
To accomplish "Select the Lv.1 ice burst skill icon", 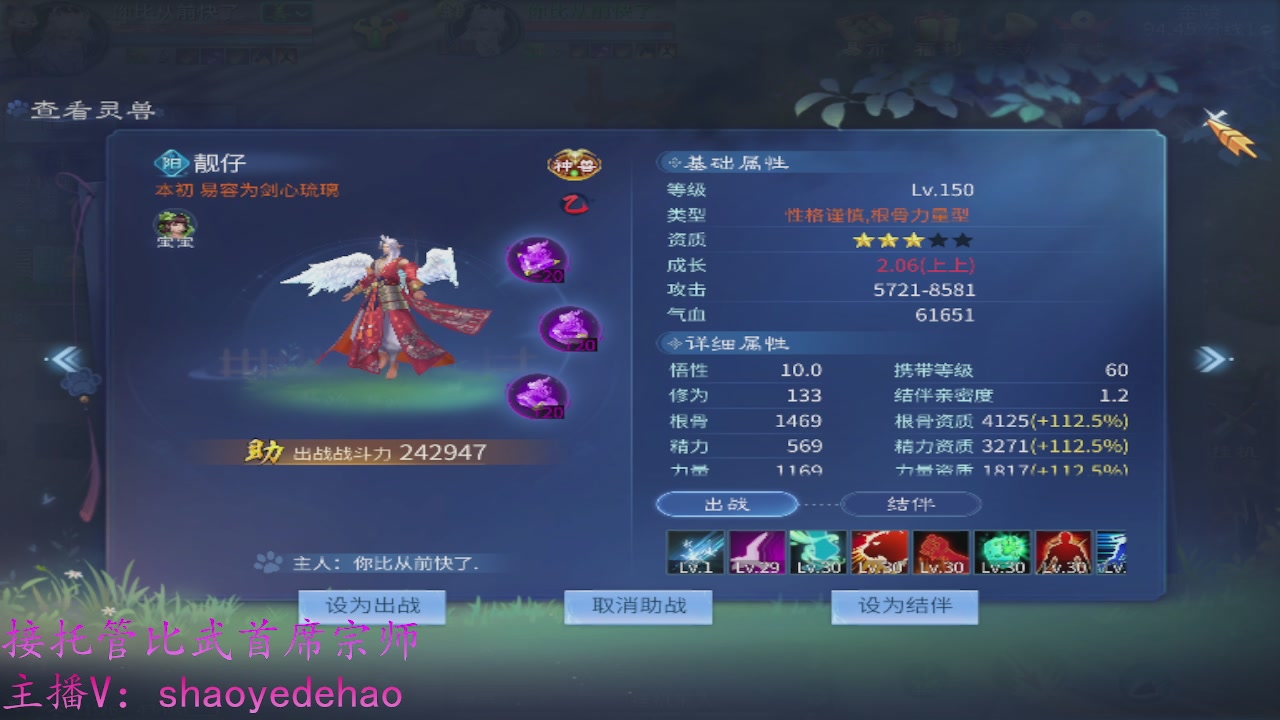I will tap(695, 551).
